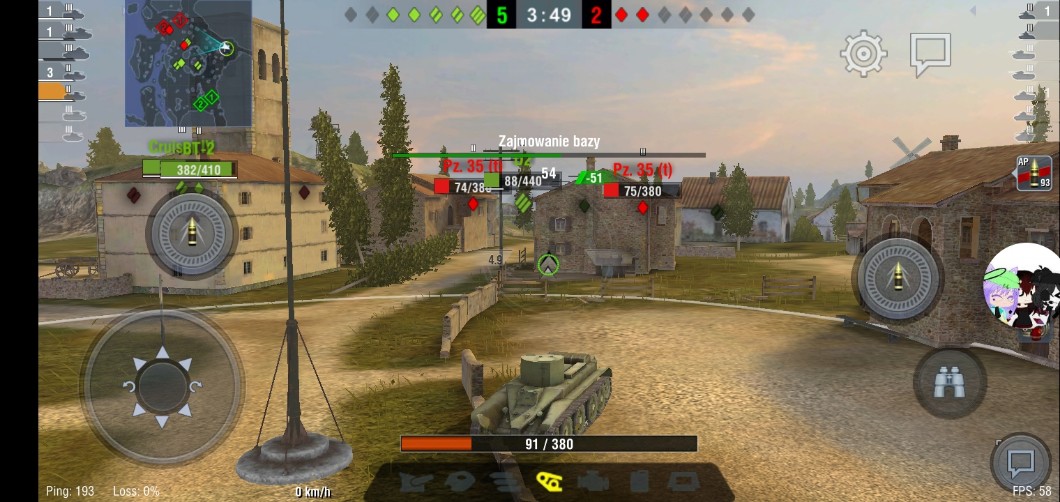This screenshot has height=502, width=1060.
Task: Expand the enemy team list arrow
Action: 974,12
